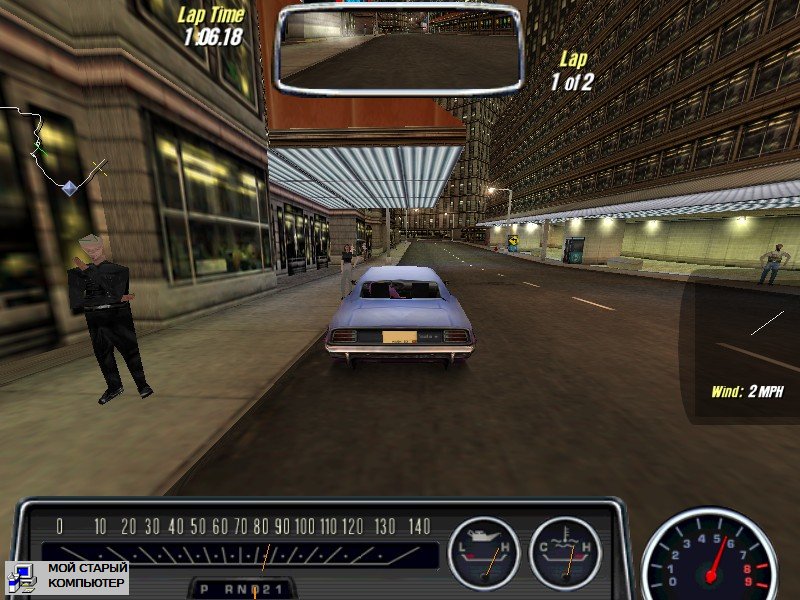Click the Мой Старый Компьютер watermark logo
Viewport: 800px width, 600px height.
[67, 576]
